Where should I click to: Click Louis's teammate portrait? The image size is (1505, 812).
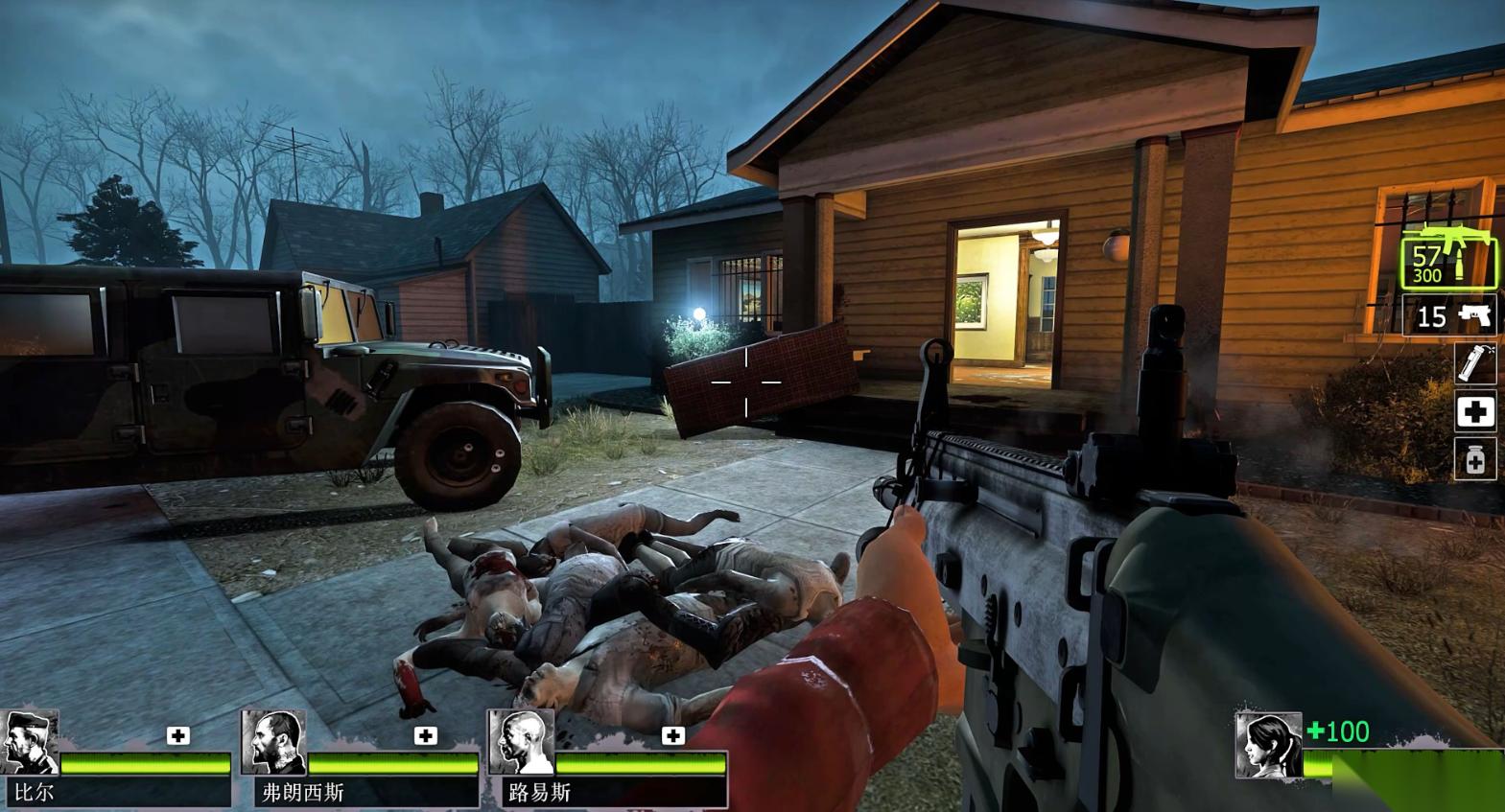(x=520, y=742)
